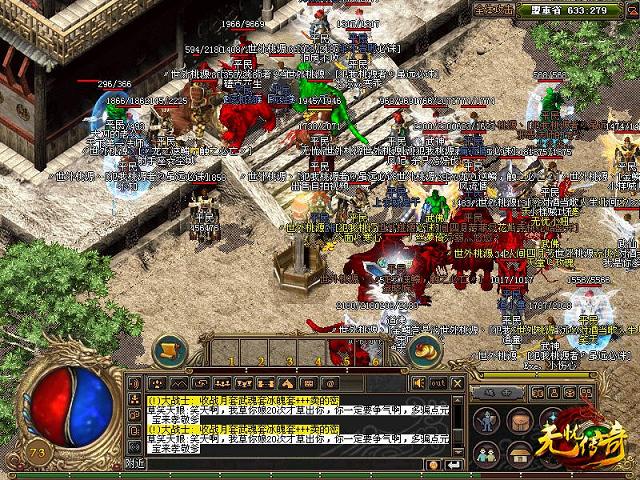Open the gold ingot shop button
The height and width of the screenshot is (480, 640).
pos(427,350)
